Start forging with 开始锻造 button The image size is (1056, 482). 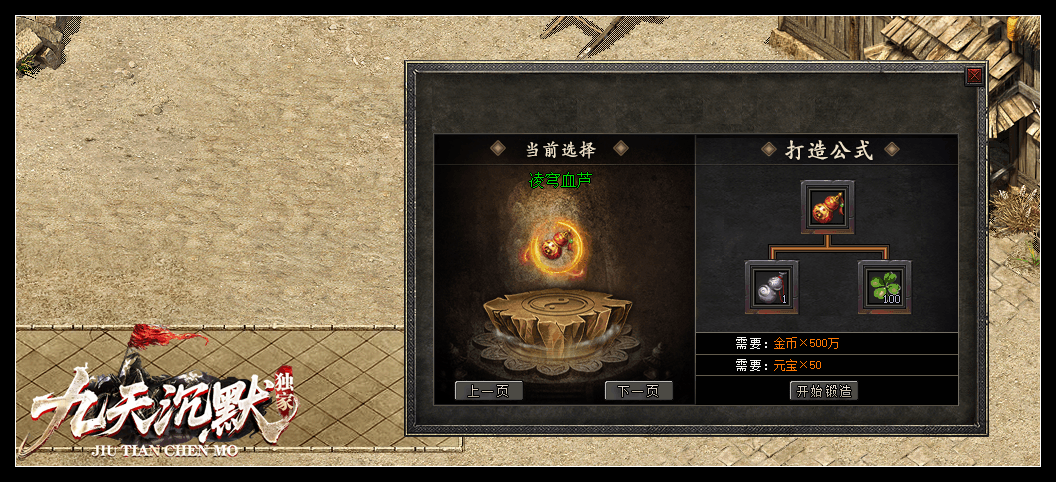click(x=824, y=391)
